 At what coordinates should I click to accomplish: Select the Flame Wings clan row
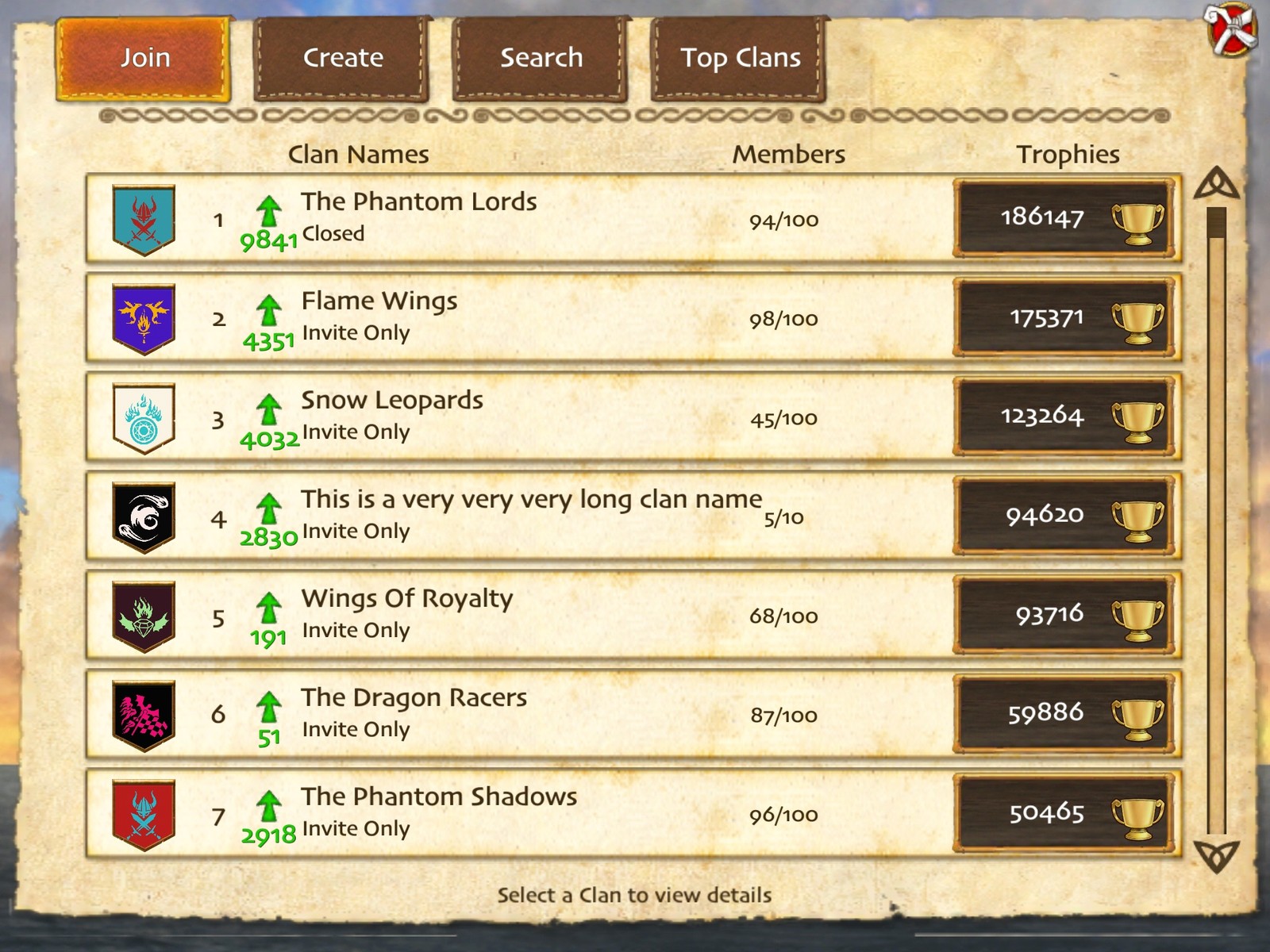[x=556, y=318]
